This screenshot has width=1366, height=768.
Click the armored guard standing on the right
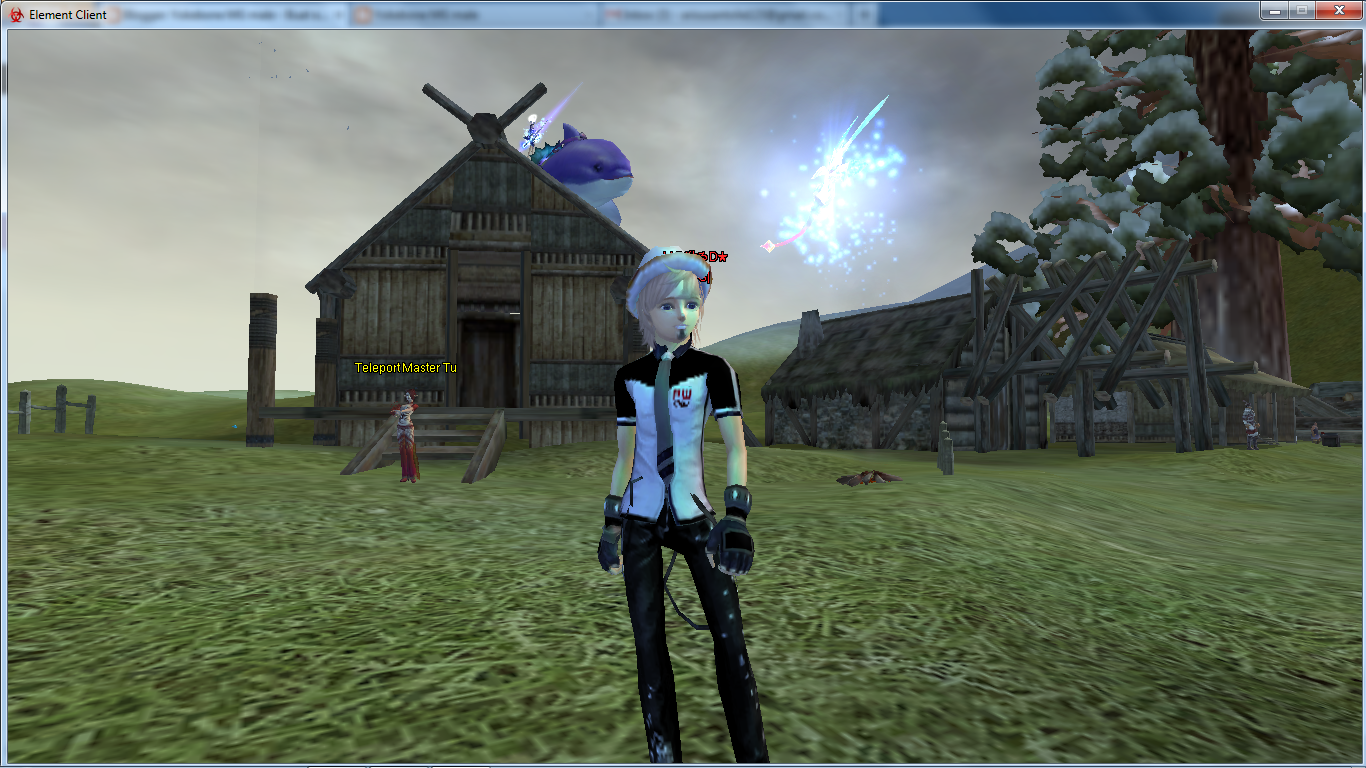[x=1249, y=425]
